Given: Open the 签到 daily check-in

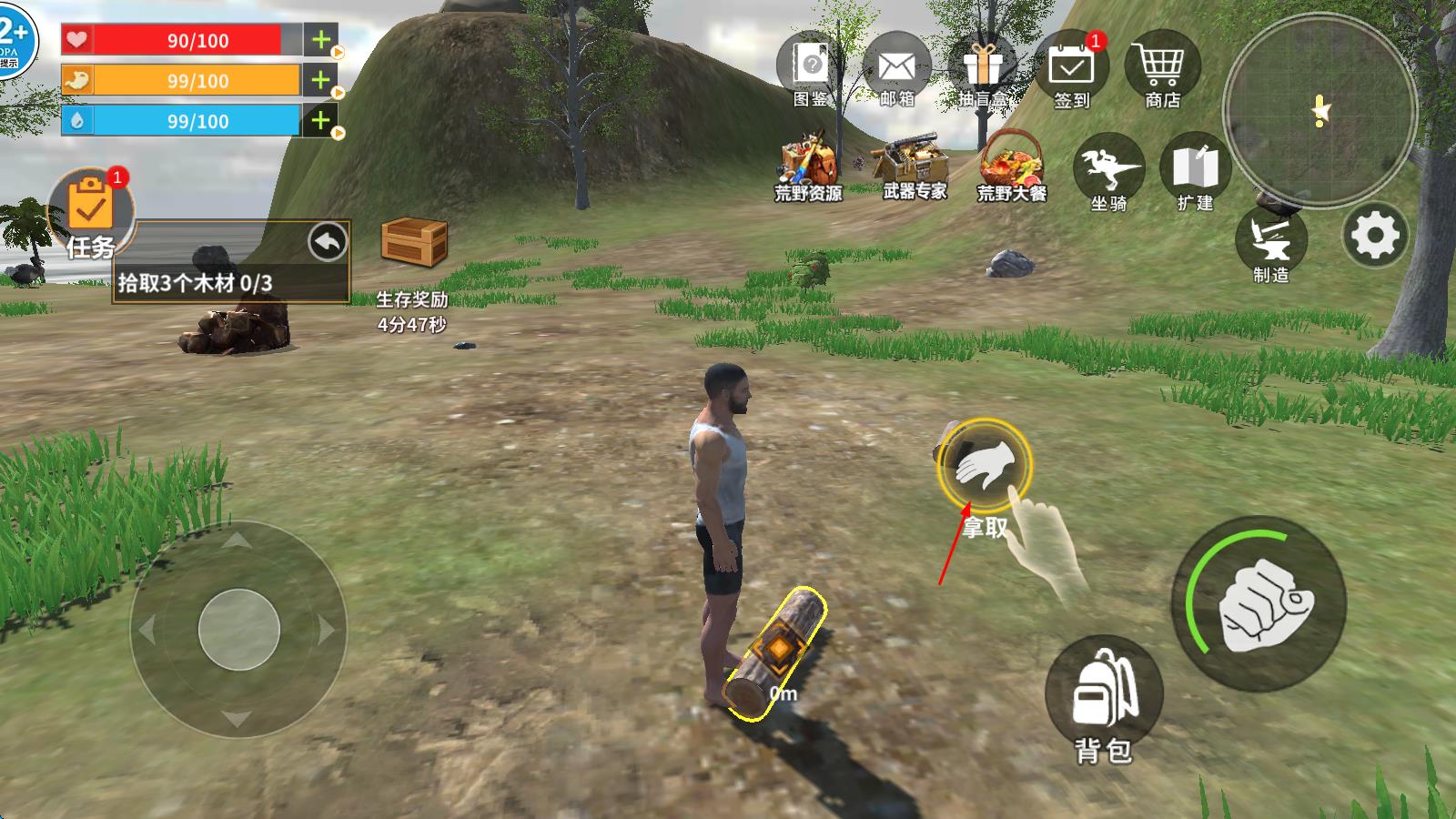Looking at the screenshot, I should [x=1071, y=70].
